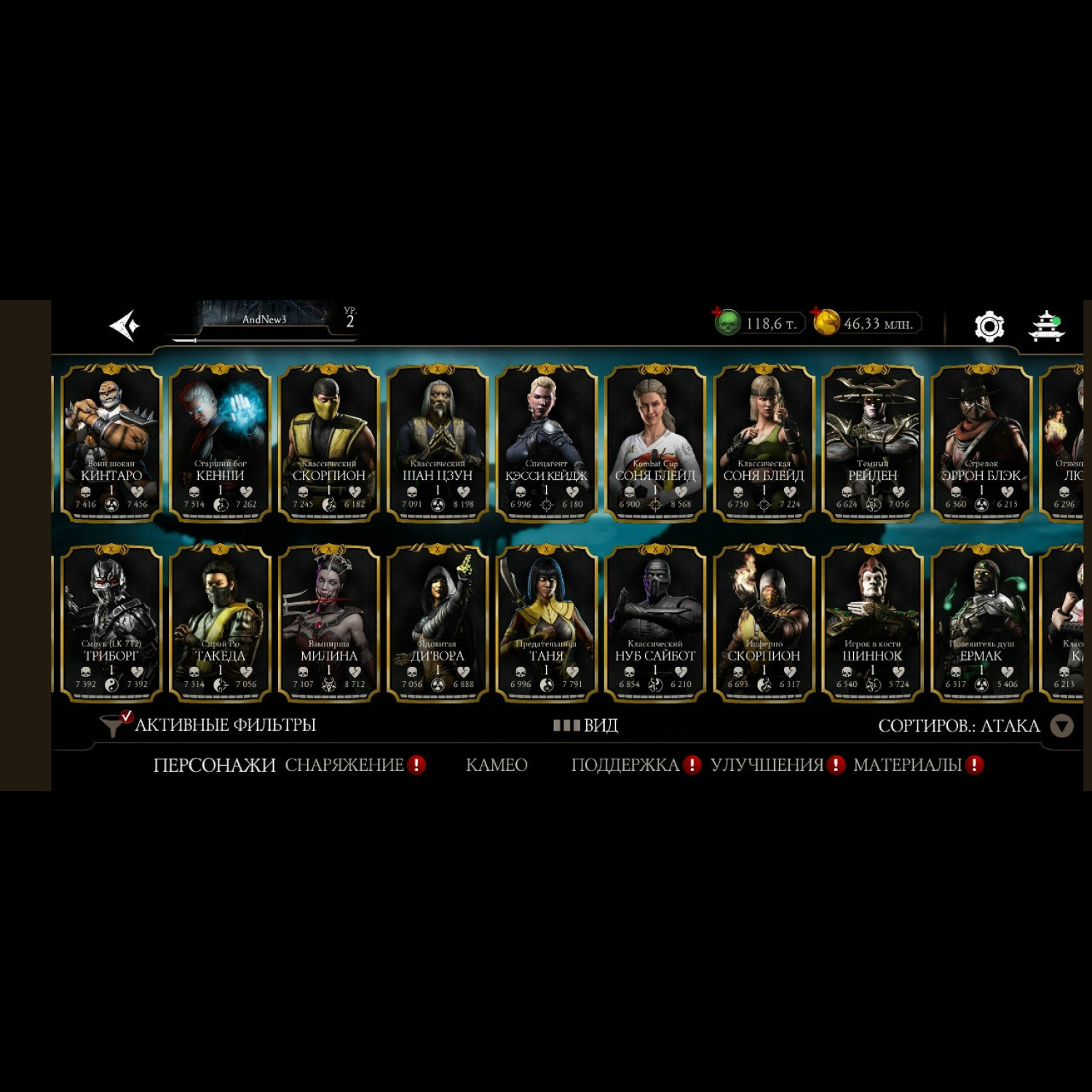Select the Cassie Cage card

click(546, 443)
